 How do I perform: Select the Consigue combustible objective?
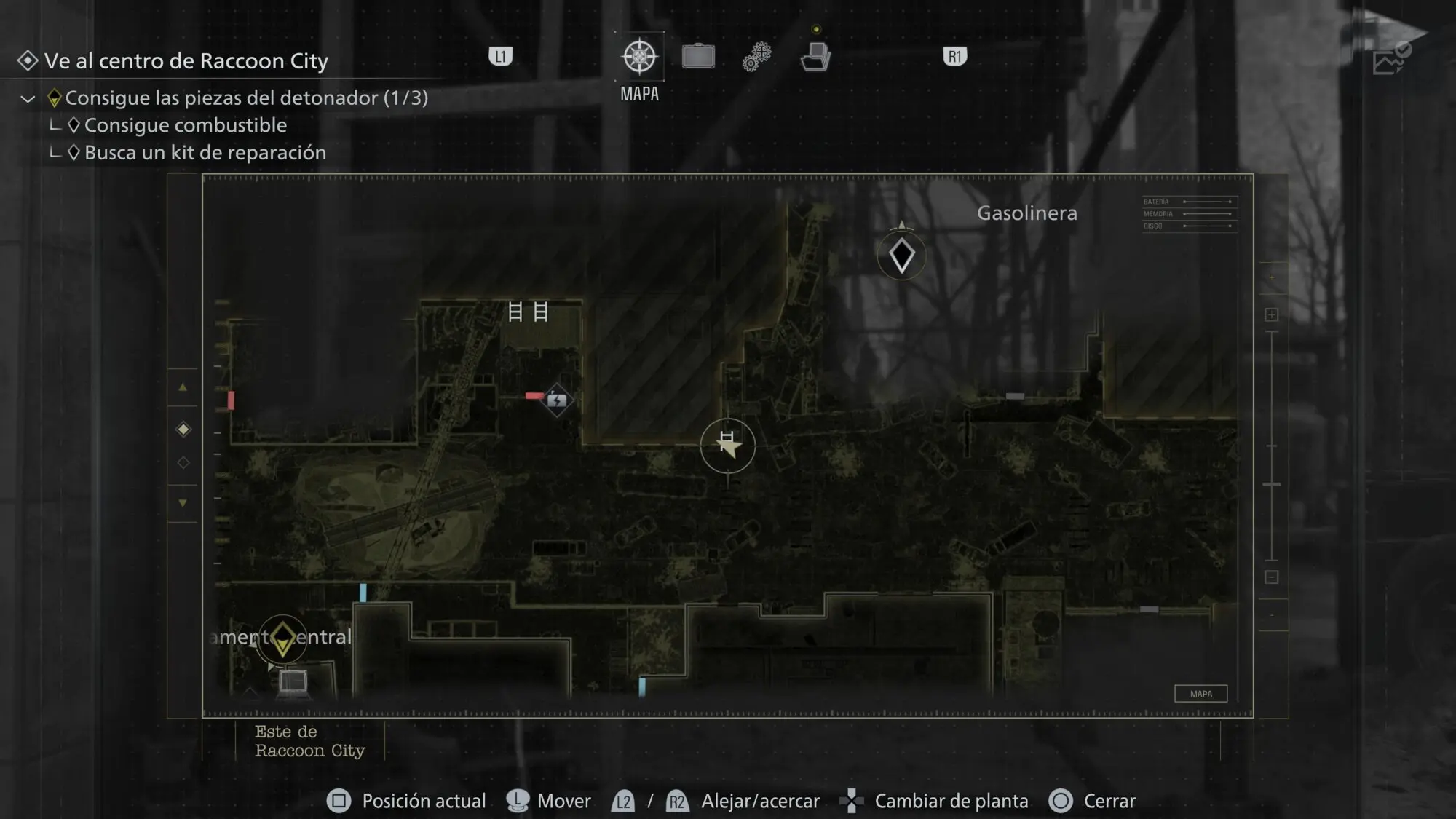(x=185, y=125)
